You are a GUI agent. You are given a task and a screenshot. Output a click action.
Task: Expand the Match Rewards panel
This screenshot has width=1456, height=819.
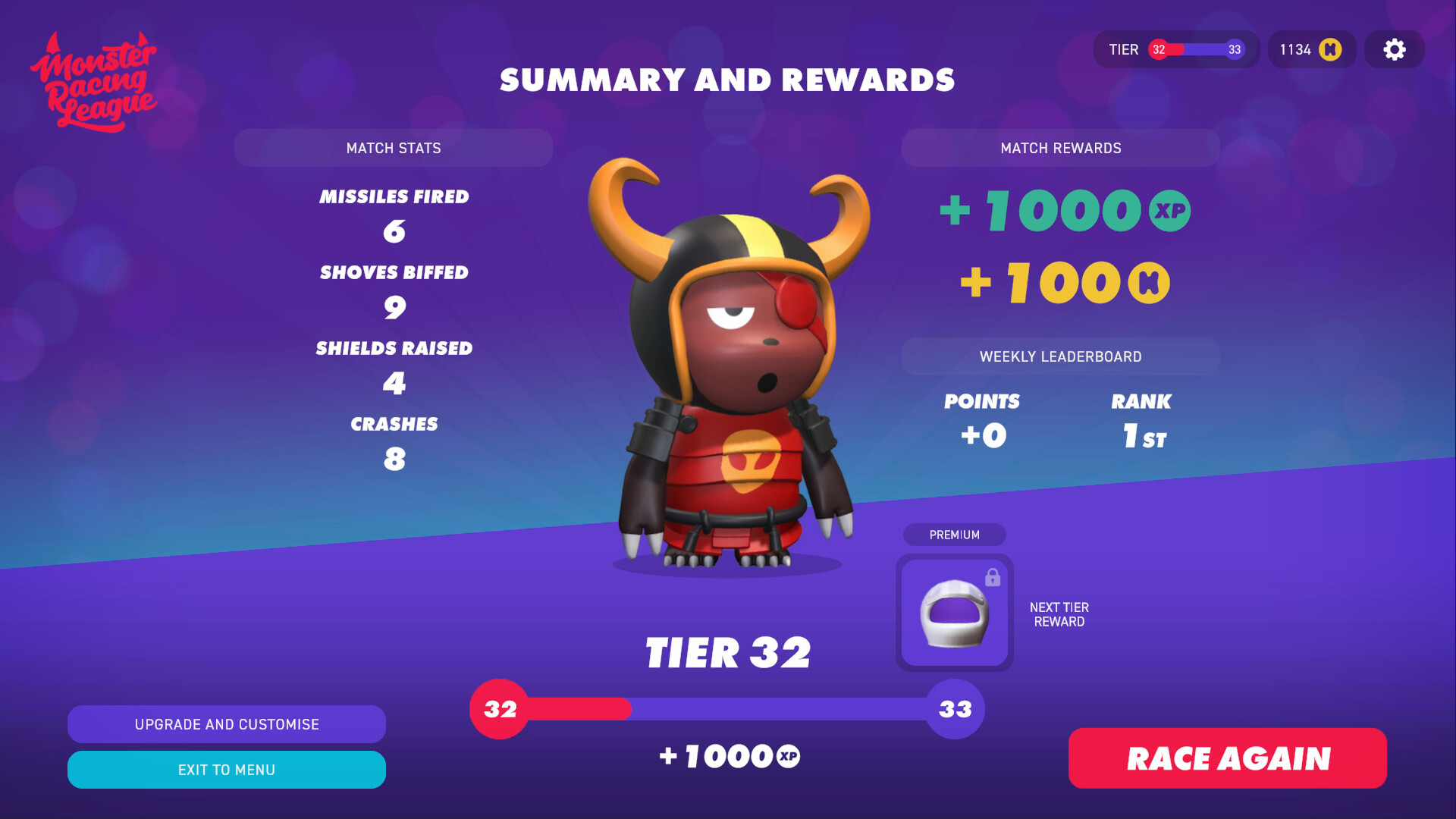[1060, 148]
